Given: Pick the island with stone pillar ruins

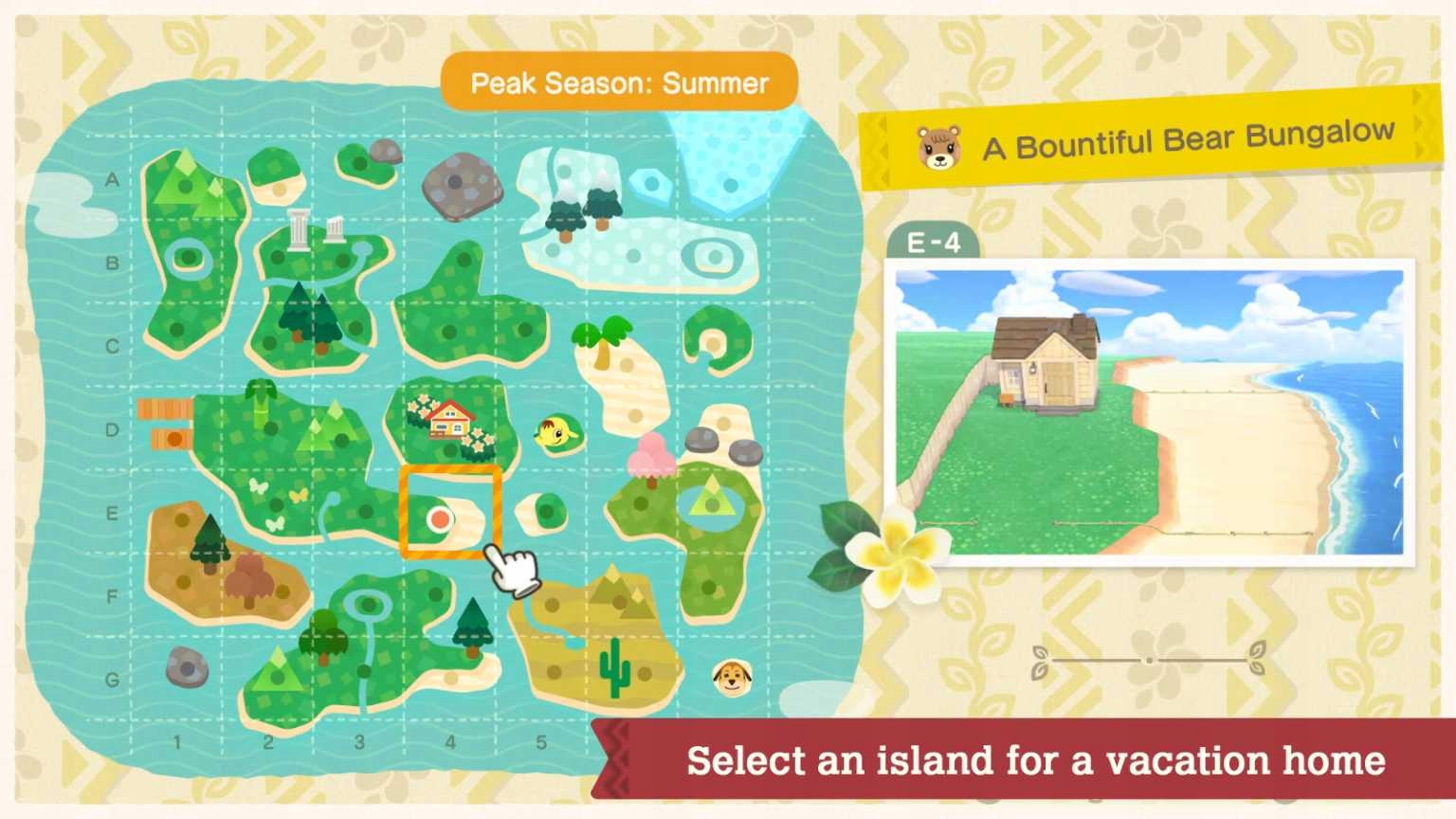Looking at the screenshot, I should 315,230.
